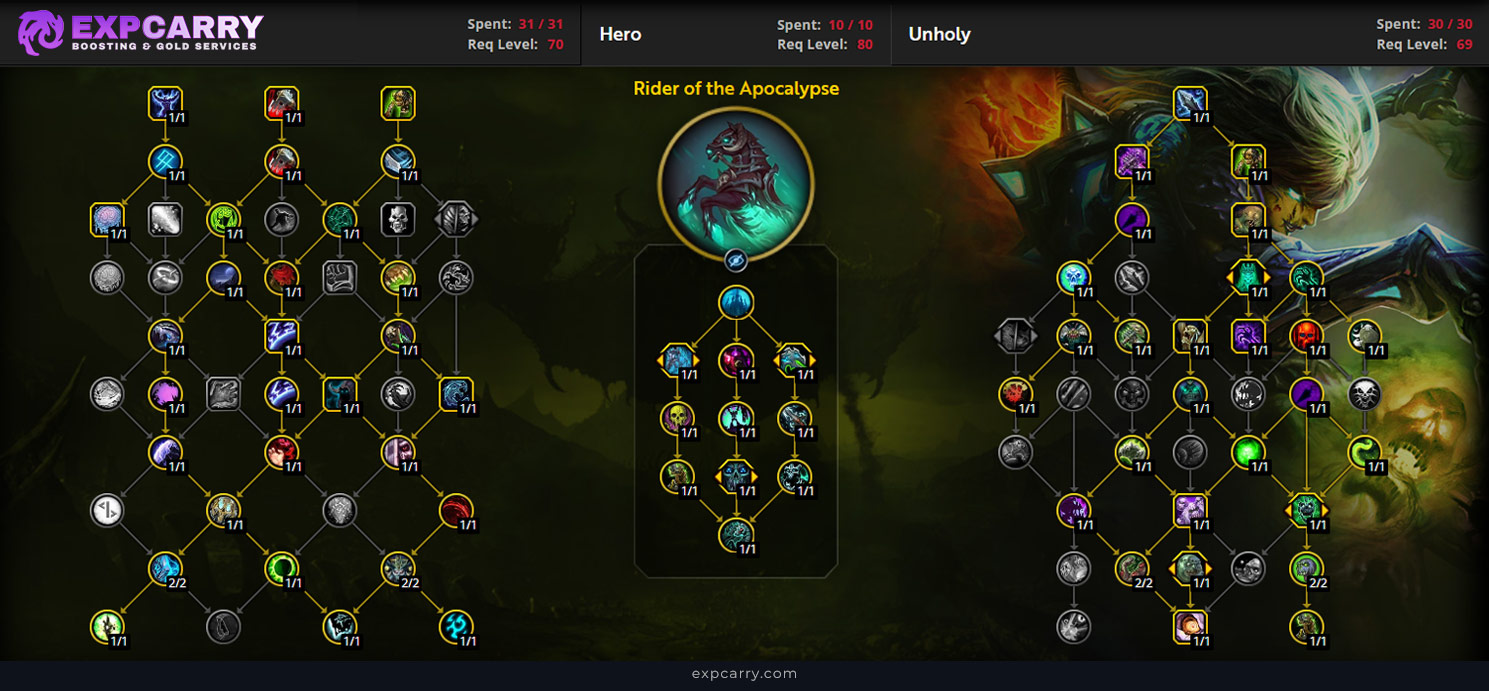
Task: Pick the white split-arrow class talent node
Action: (x=107, y=510)
